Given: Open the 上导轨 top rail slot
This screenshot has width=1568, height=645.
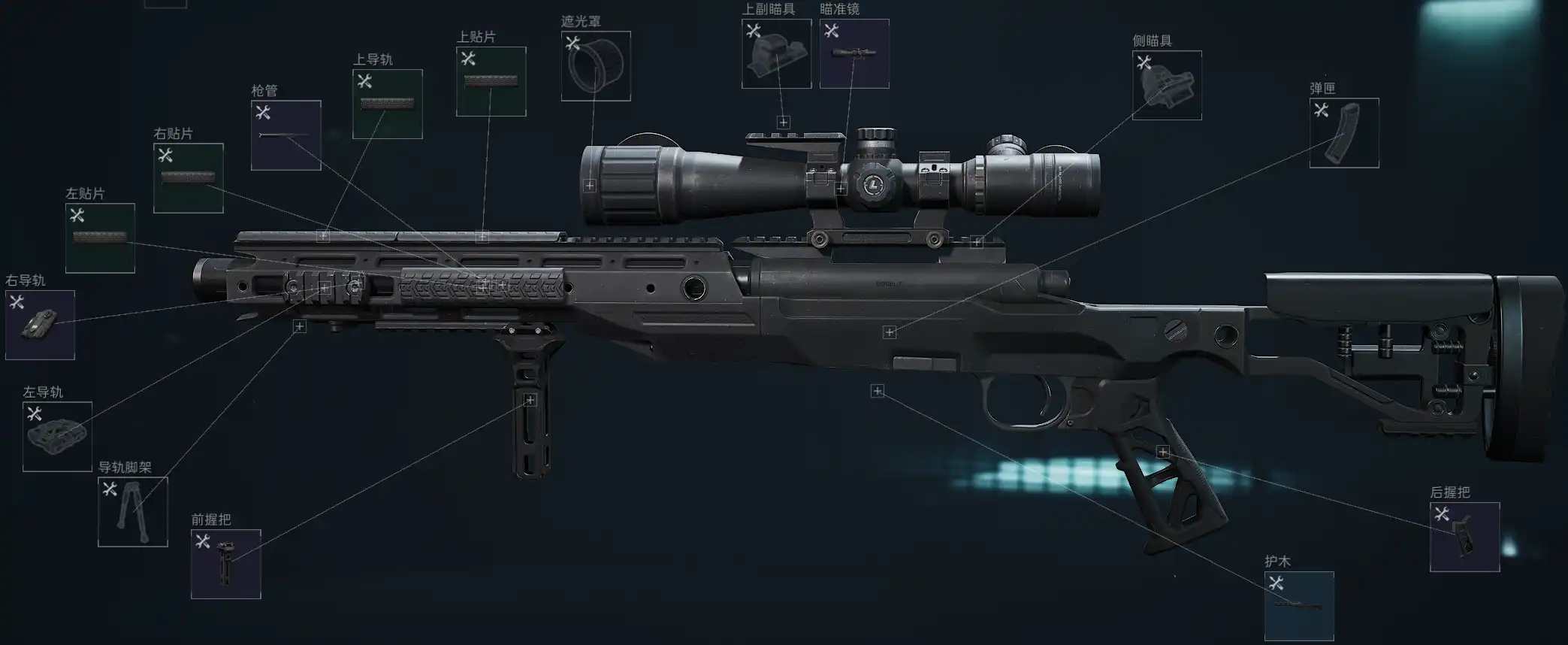Looking at the screenshot, I should click(388, 104).
